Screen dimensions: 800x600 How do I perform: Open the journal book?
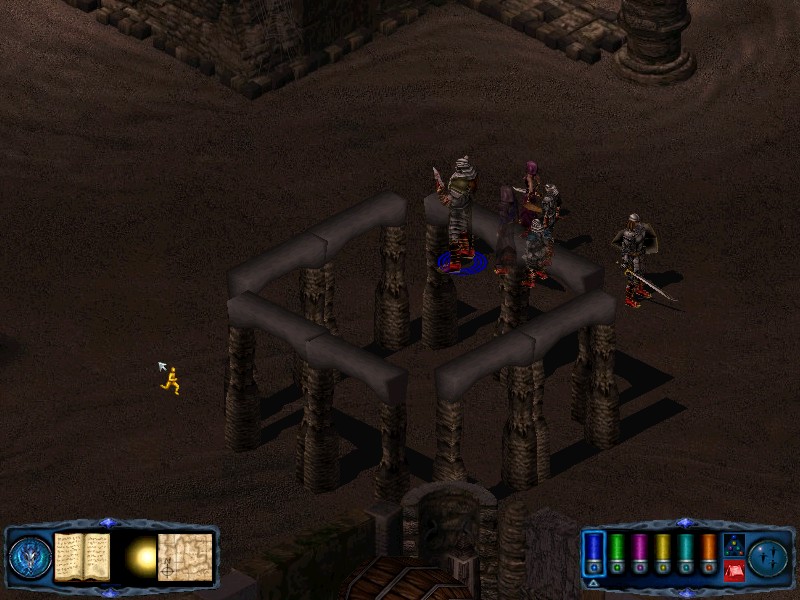pyautogui.click(x=82, y=556)
